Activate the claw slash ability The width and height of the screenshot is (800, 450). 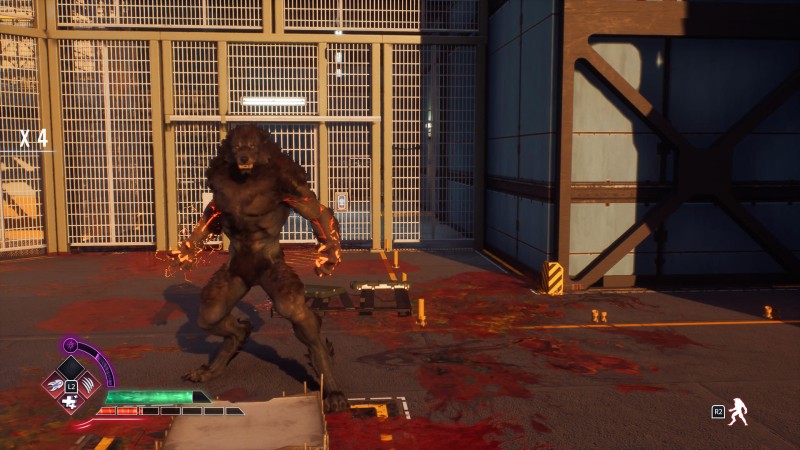pyautogui.click(x=88, y=384)
